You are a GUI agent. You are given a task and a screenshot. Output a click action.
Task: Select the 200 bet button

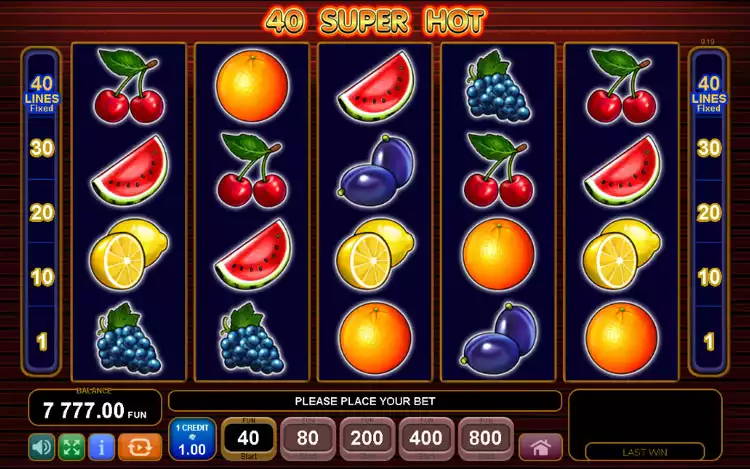(367, 440)
